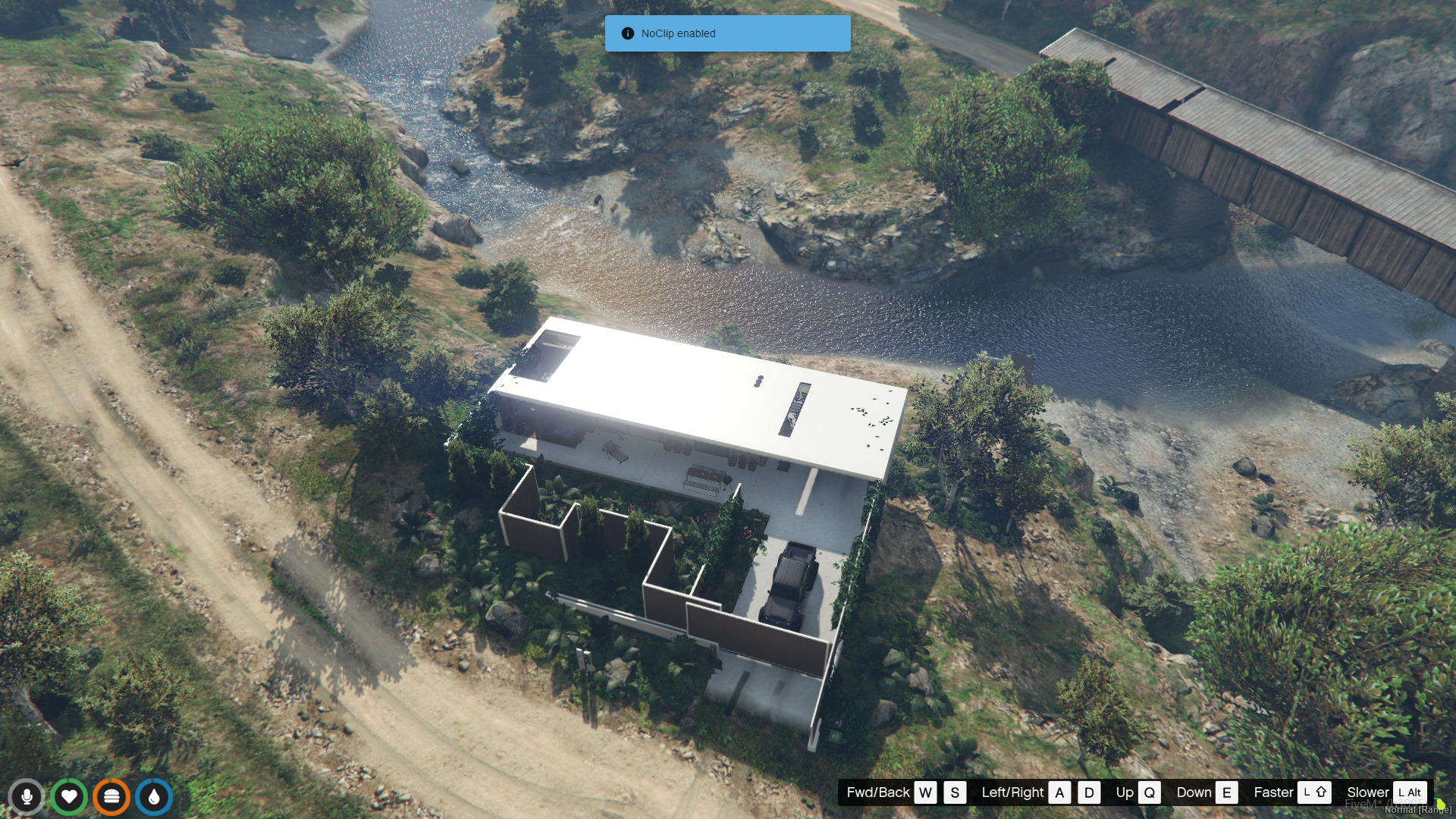The height and width of the screenshot is (819, 1456).
Task: Click the microphone voice status icon
Action: pos(27,797)
